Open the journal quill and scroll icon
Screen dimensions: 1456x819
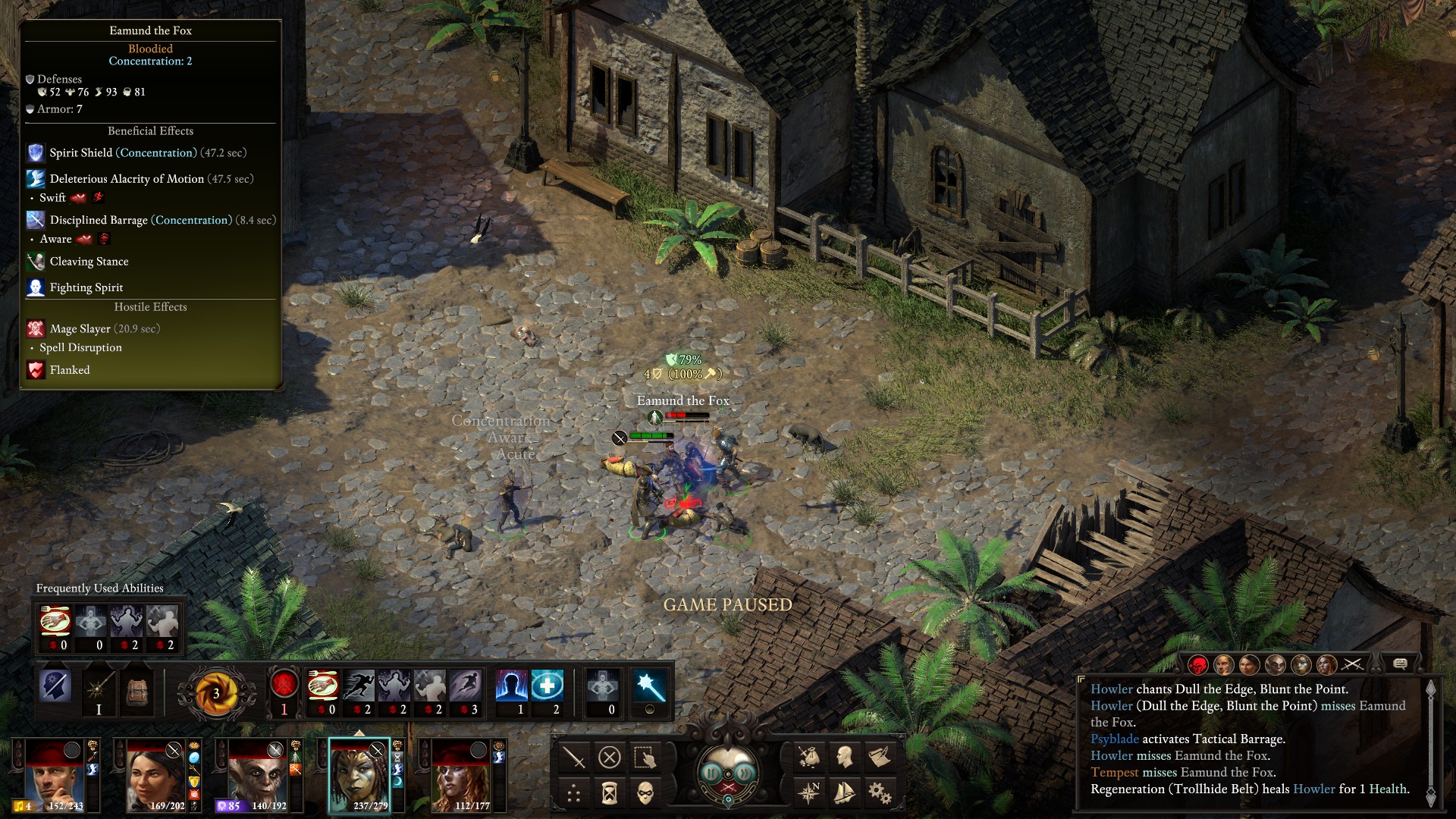[x=880, y=757]
